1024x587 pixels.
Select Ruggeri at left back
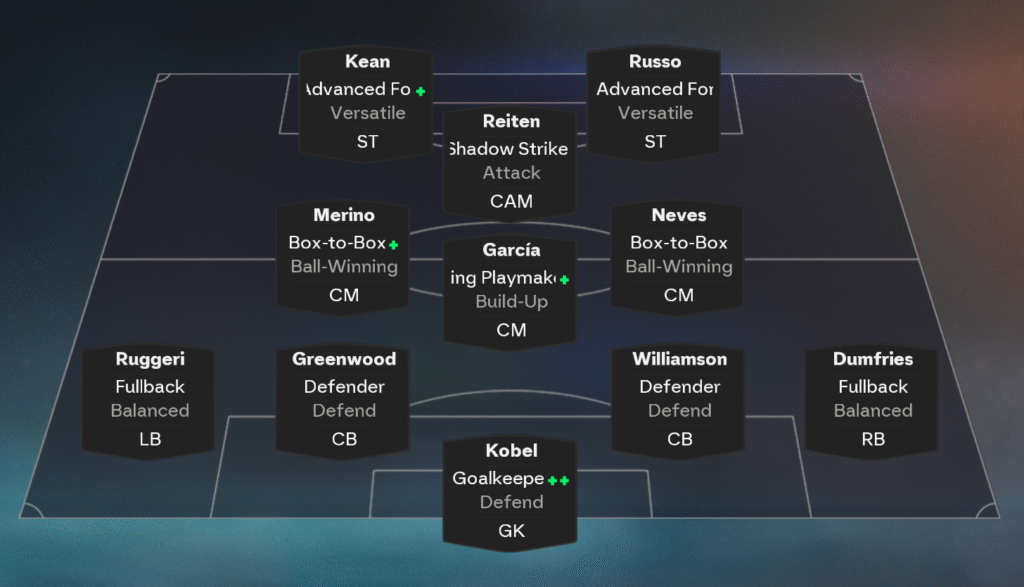(x=149, y=399)
